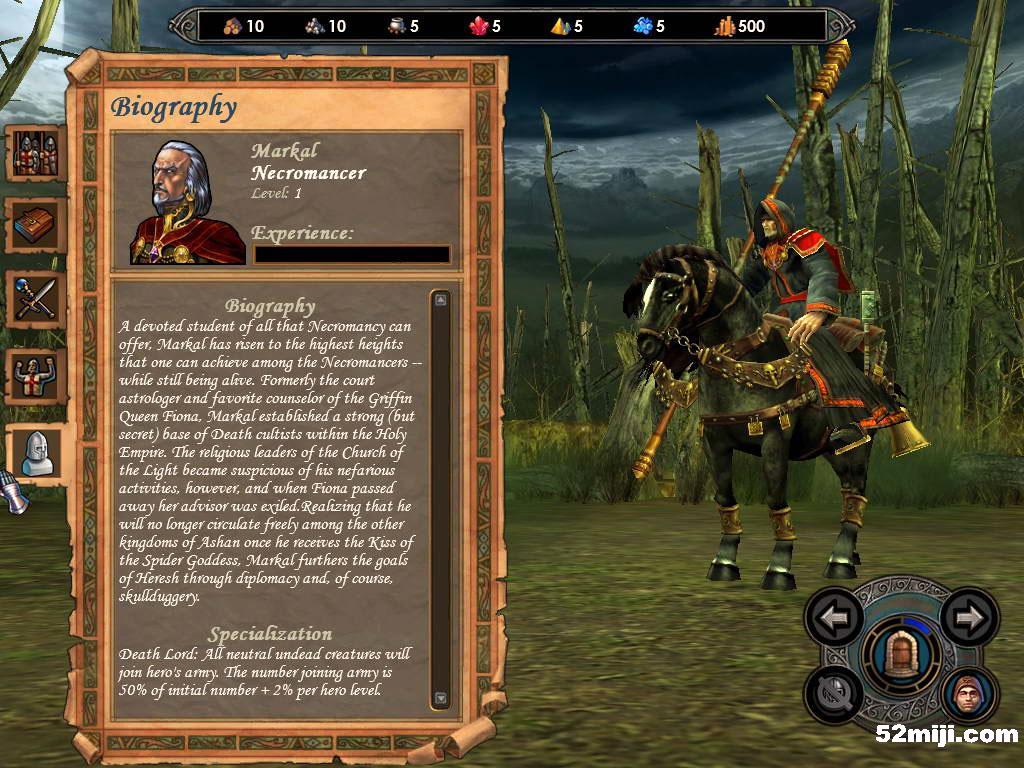This screenshot has width=1024, height=768.
Task: Click the biography scrollbar down arrow
Action: (441, 698)
